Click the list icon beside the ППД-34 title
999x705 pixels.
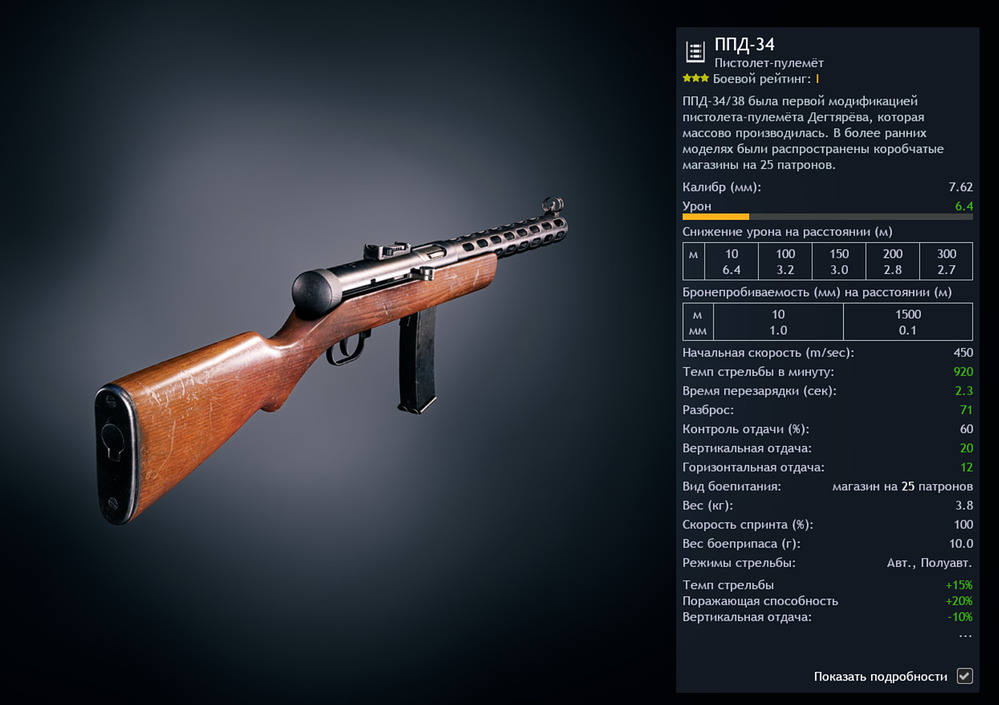tap(695, 52)
